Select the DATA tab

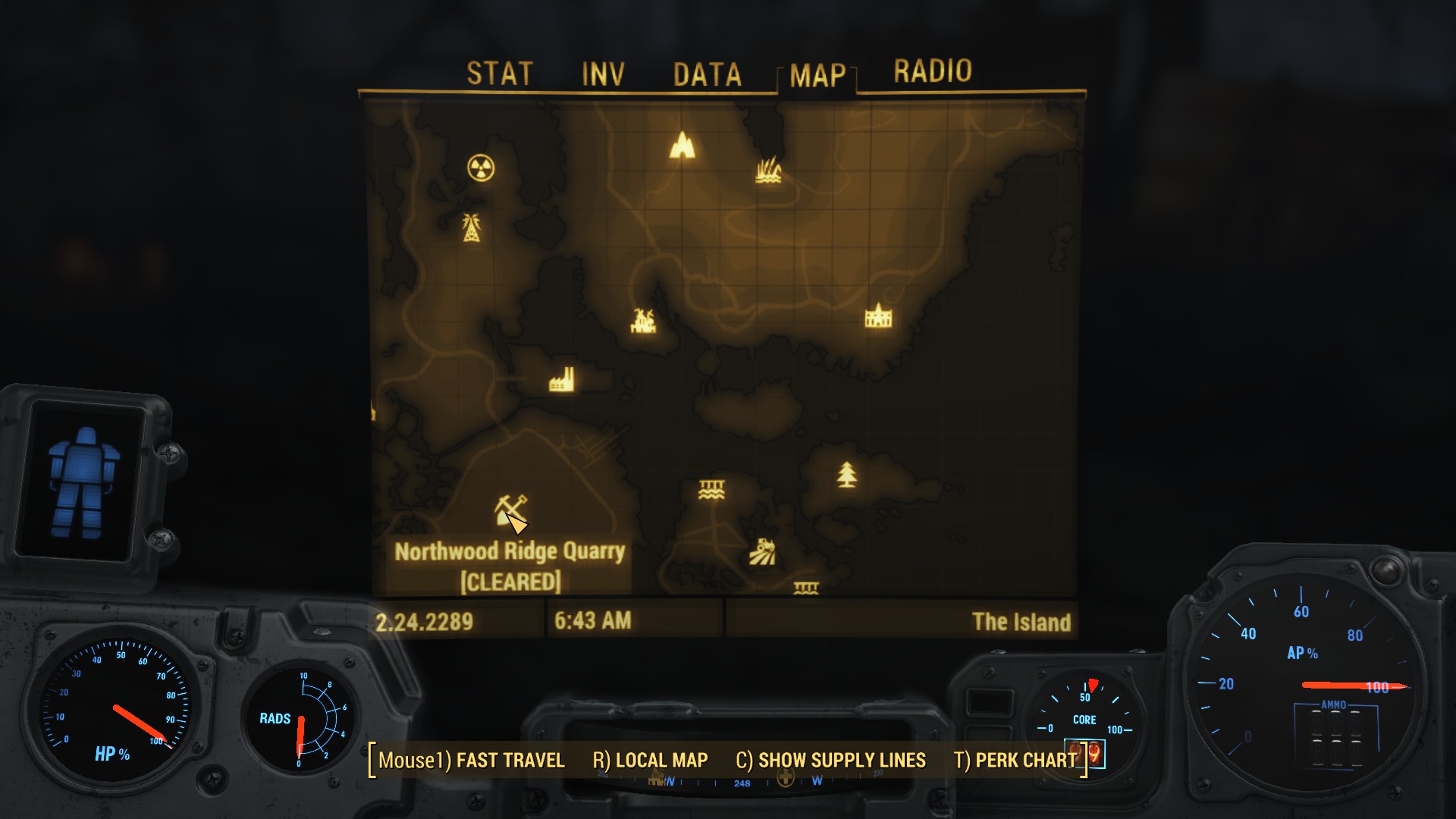pyautogui.click(x=707, y=74)
